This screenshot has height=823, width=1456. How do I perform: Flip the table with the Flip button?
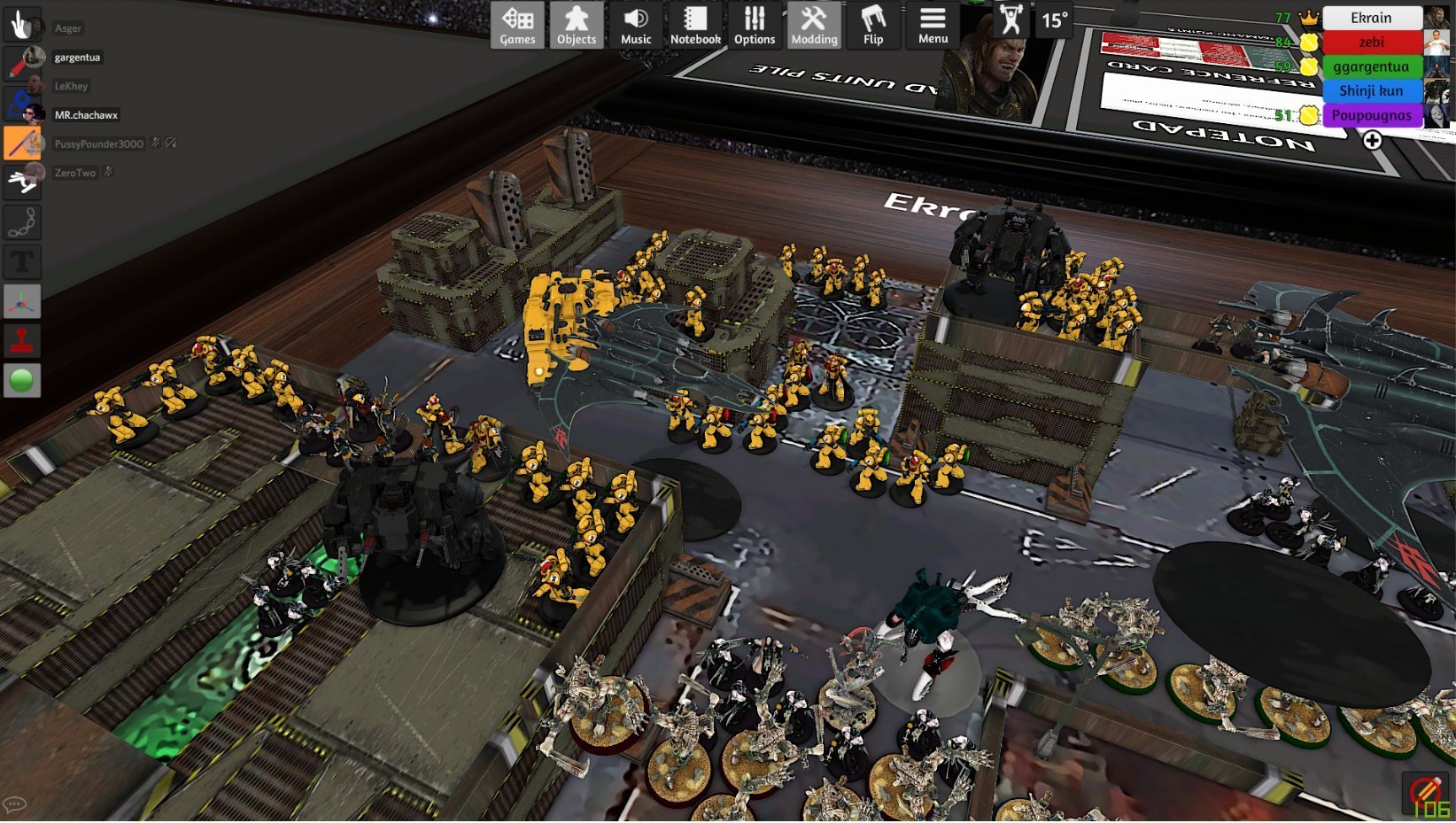[x=873, y=25]
